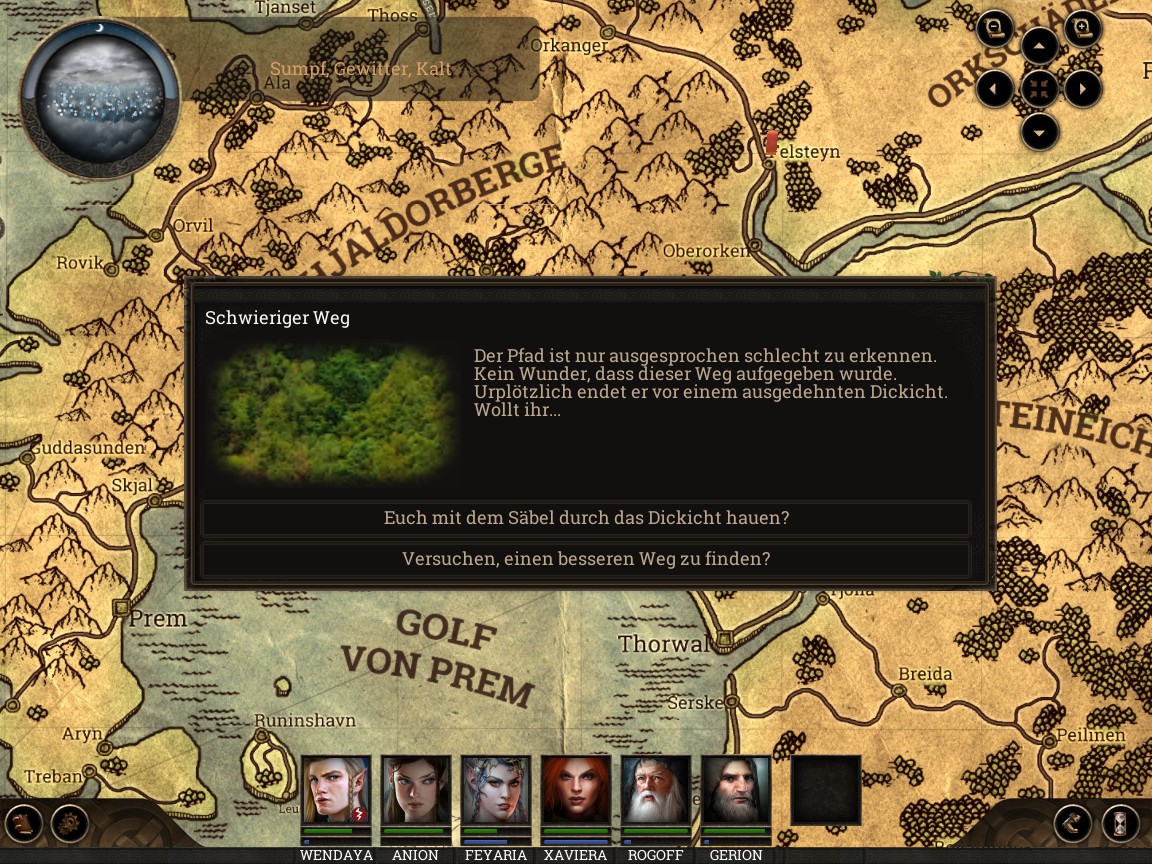Open the journal book icon
The height and width of the screenshot is (864, 1152).
coord(24,824)
